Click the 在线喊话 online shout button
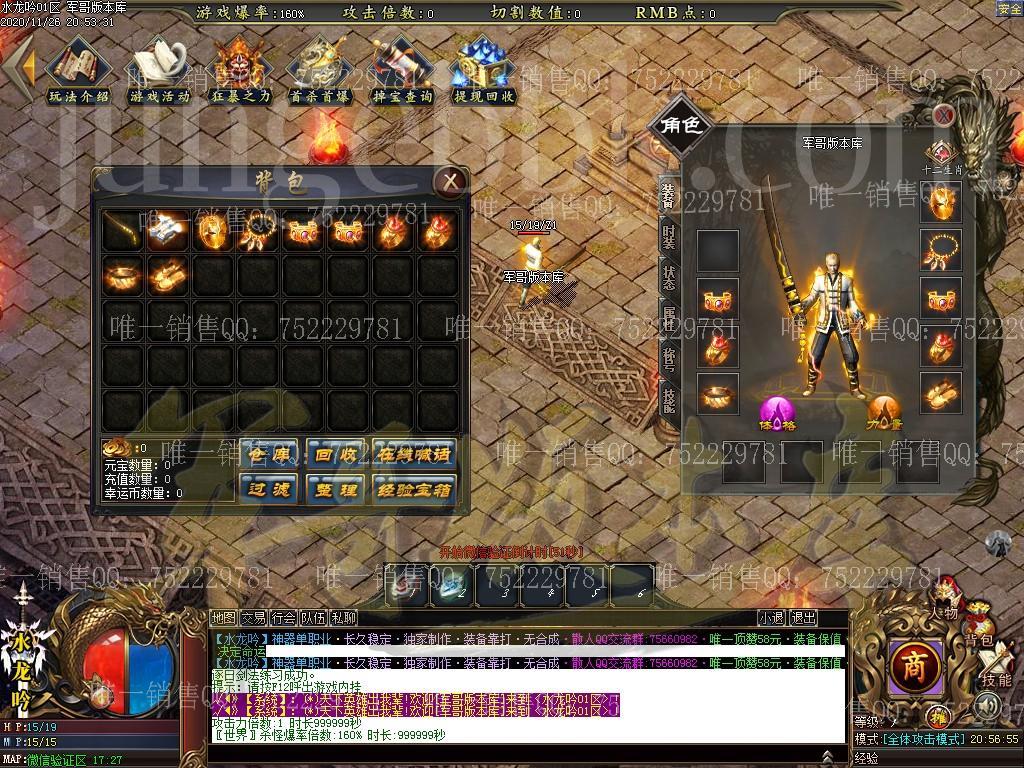 [413, 454]
